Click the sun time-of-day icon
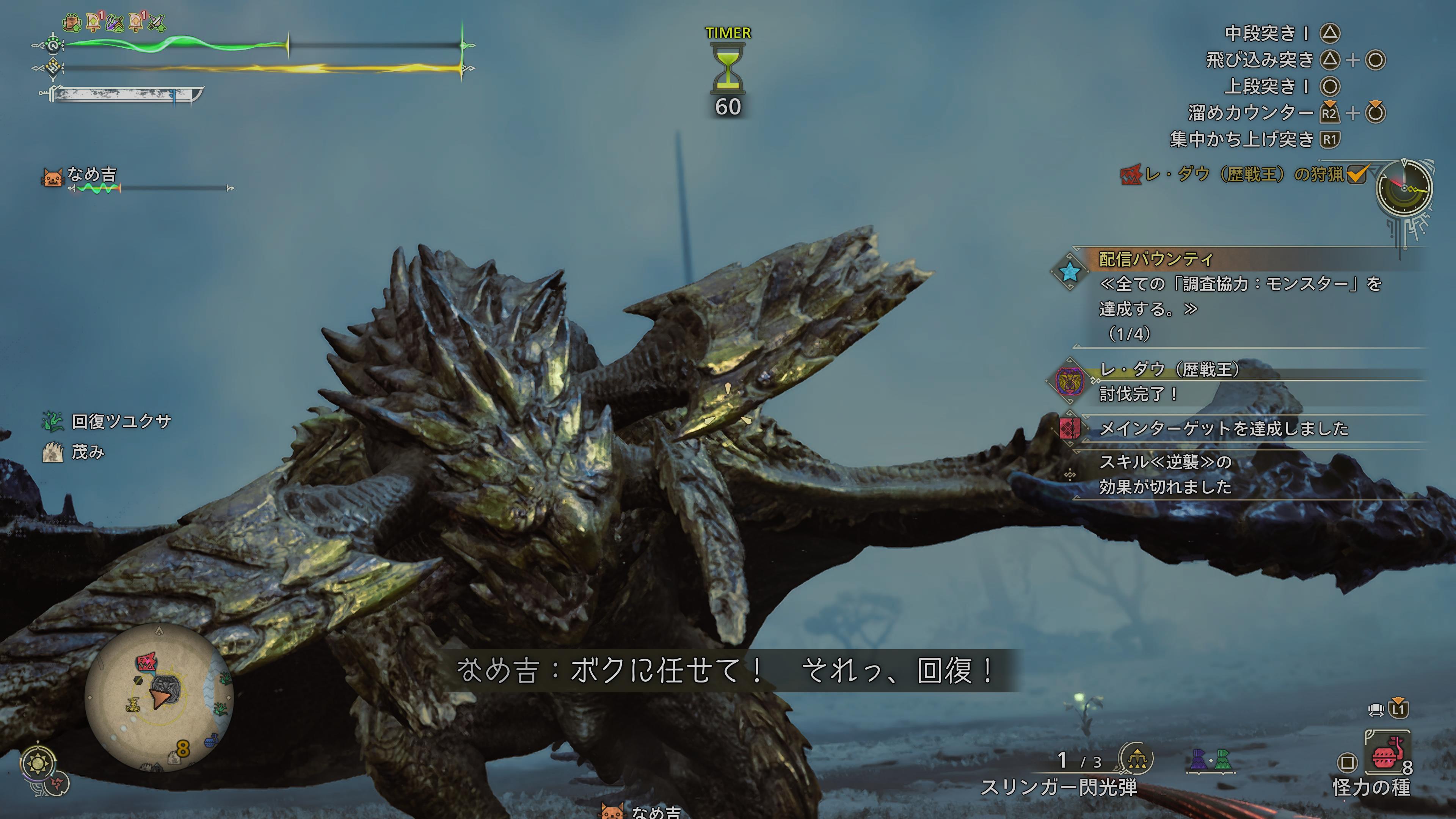This screenshot has height=819, width=1456. coord(38,764)
